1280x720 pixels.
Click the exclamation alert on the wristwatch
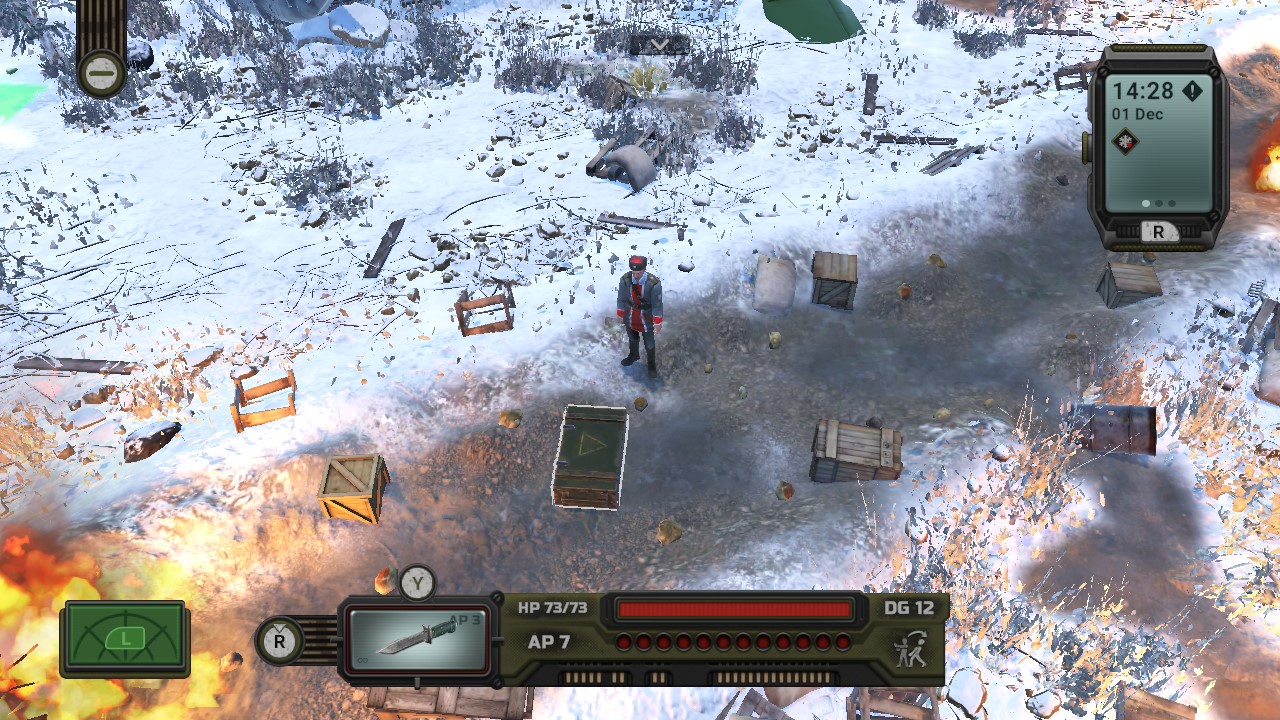(1191, 89)
